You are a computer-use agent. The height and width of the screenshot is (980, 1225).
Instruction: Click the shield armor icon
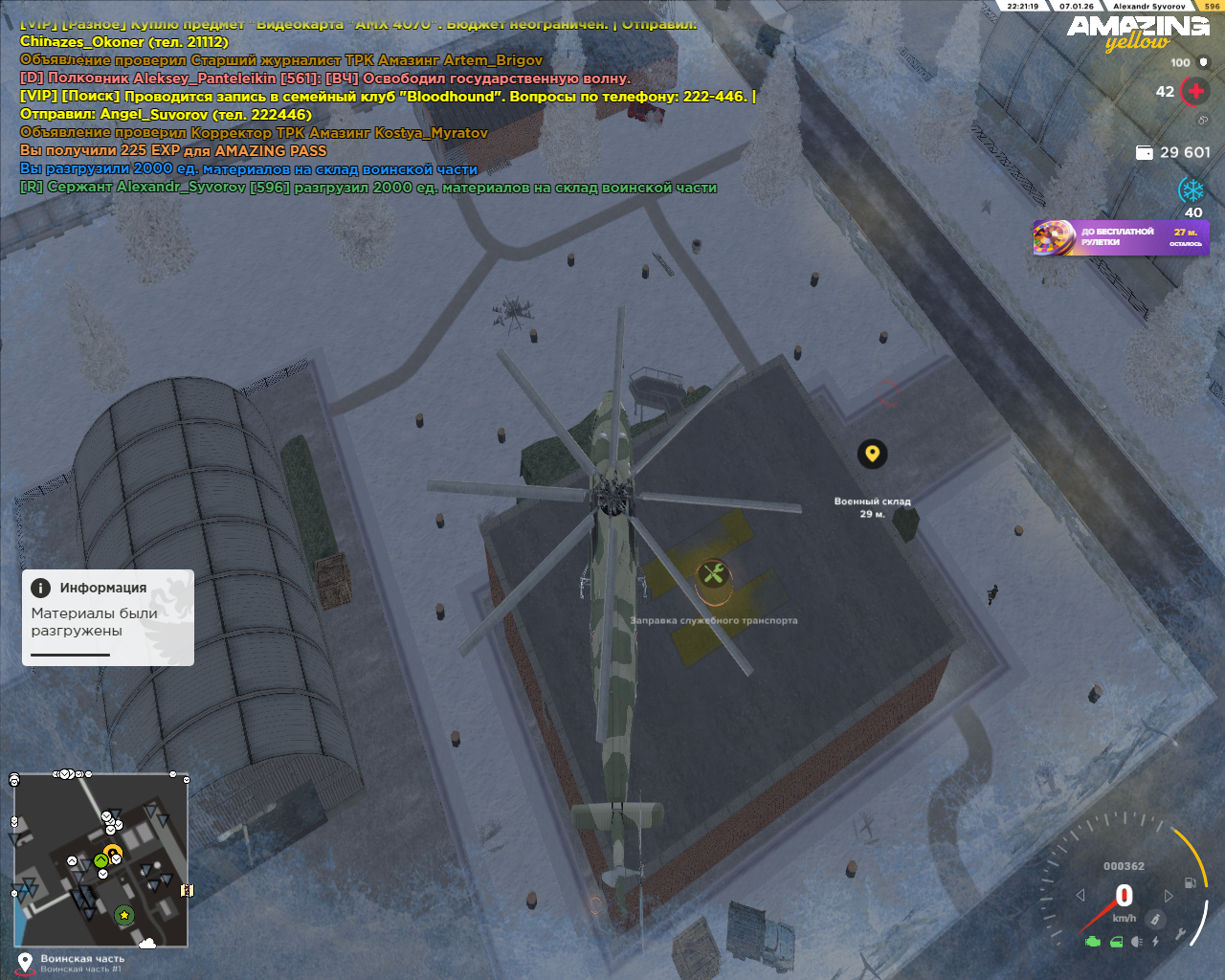click(x=1204, y=62)
